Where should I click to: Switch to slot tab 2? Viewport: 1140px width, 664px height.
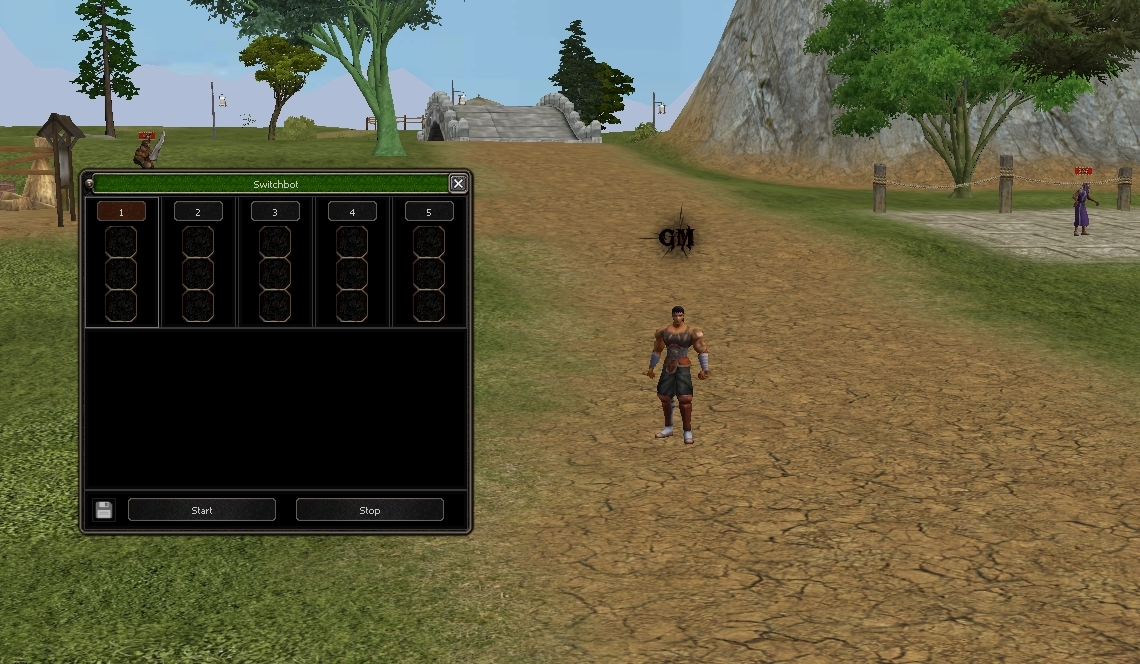pos(198,212)
